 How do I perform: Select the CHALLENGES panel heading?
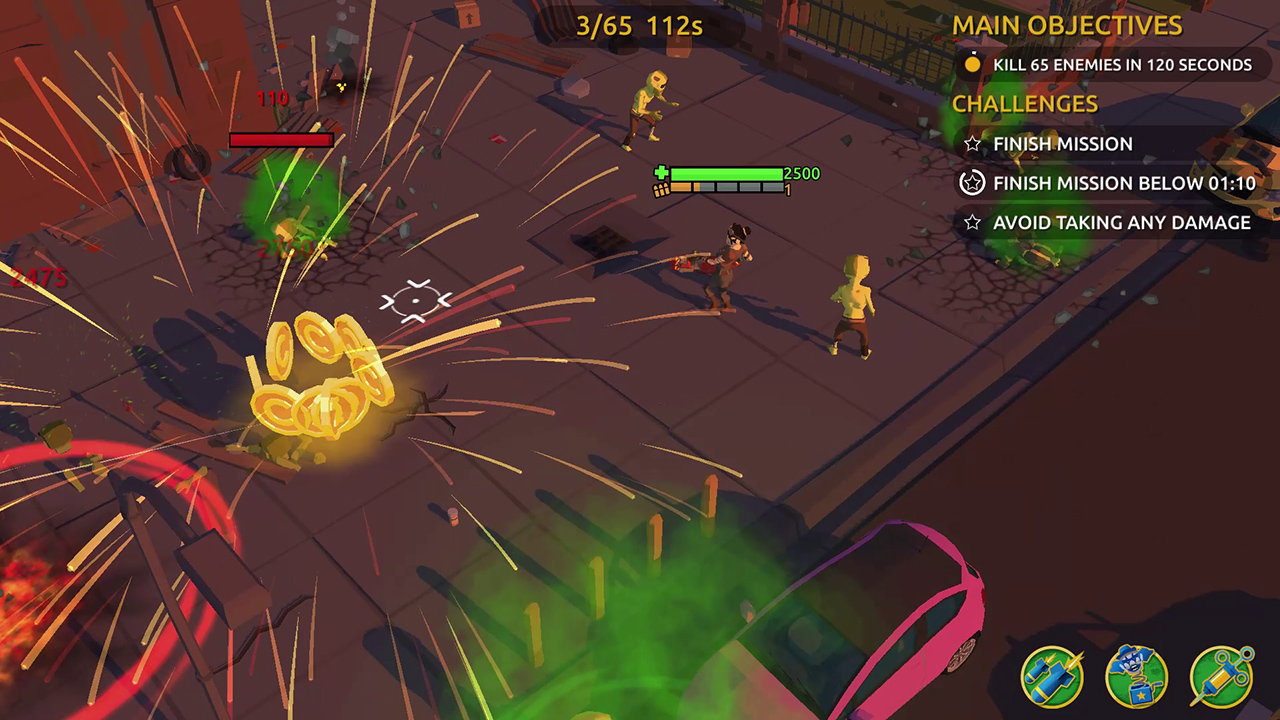(1024, 103)
